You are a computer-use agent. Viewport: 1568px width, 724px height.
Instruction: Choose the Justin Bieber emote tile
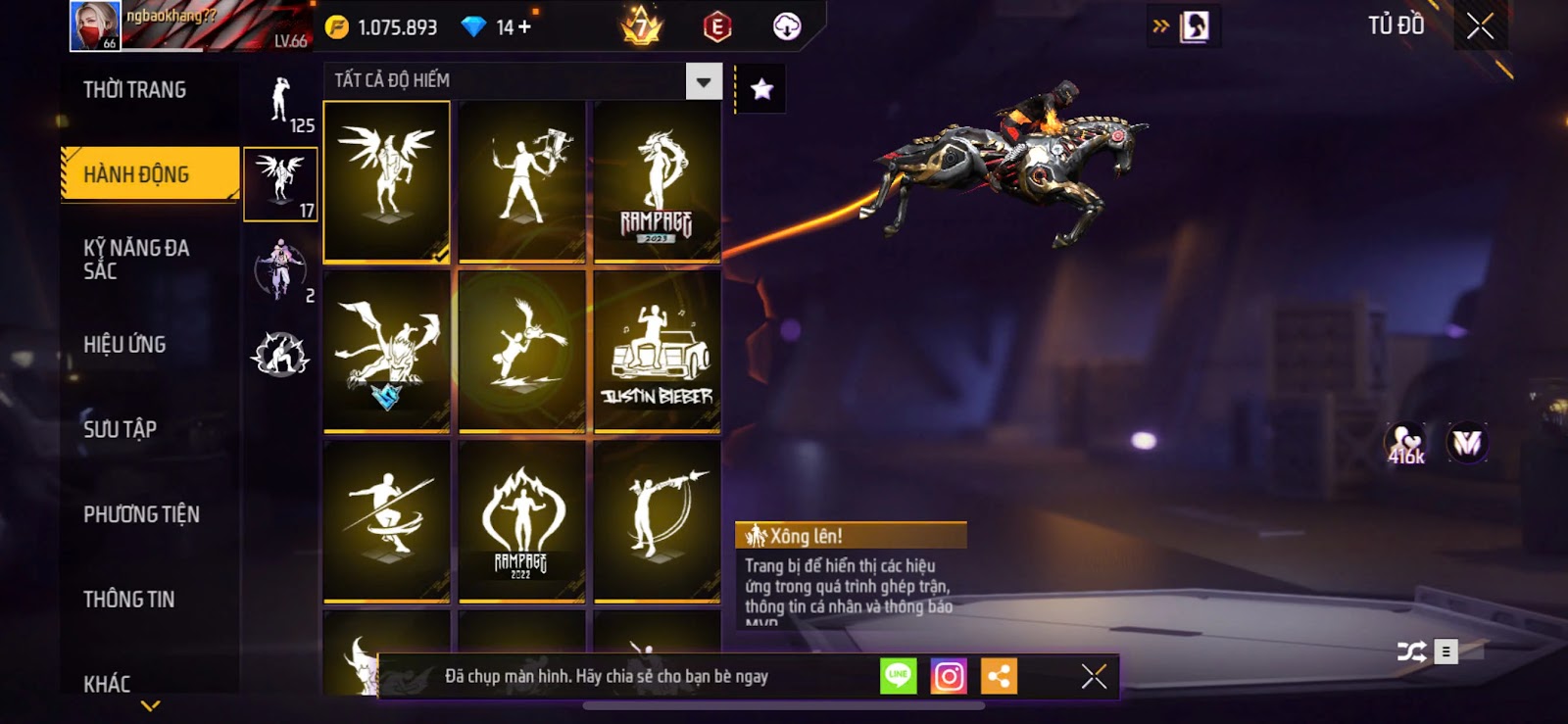[657, 351]
